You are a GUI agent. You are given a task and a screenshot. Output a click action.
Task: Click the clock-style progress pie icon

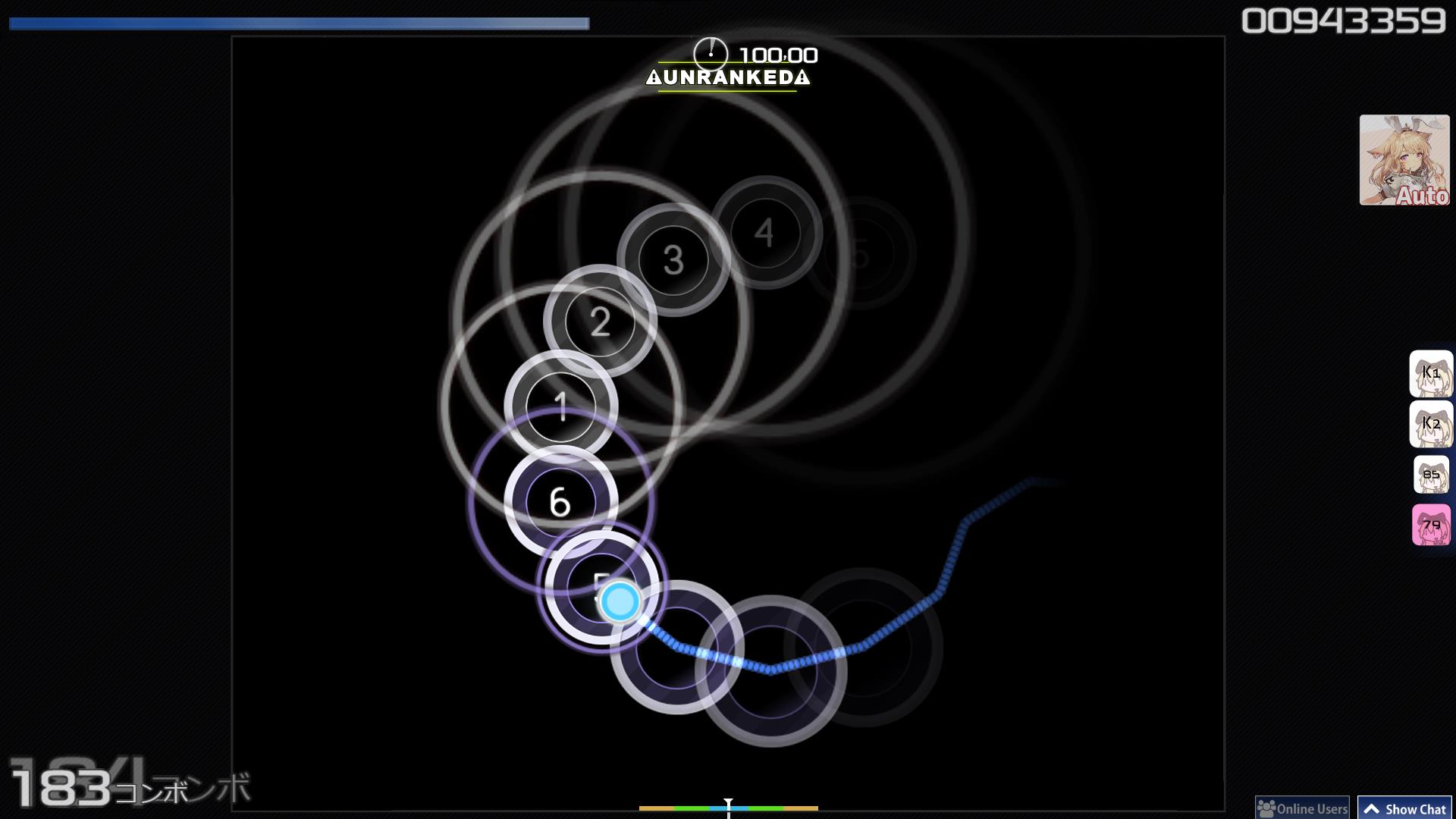pos(711,53)
